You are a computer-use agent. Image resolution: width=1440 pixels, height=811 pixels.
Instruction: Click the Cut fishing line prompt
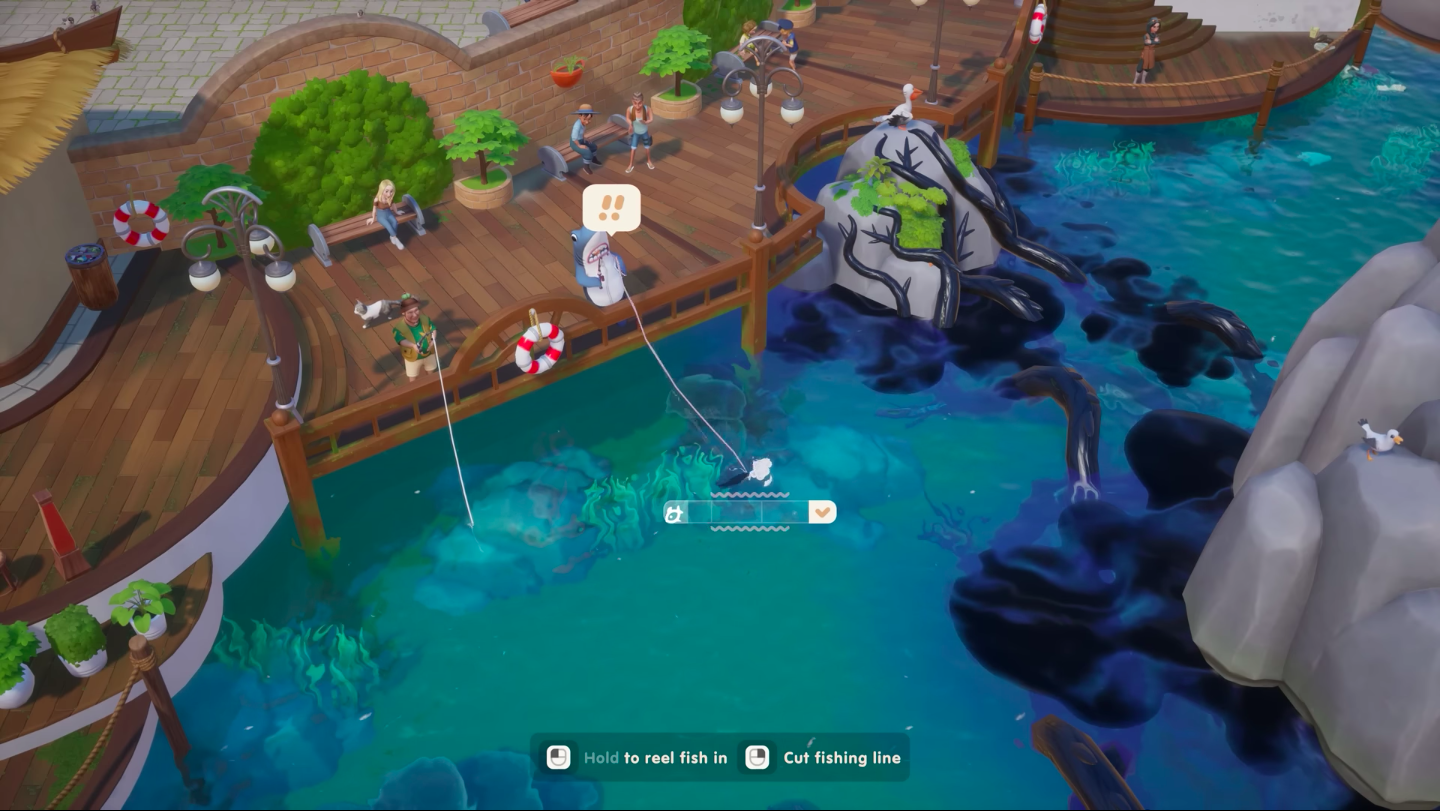coord(841,758)
